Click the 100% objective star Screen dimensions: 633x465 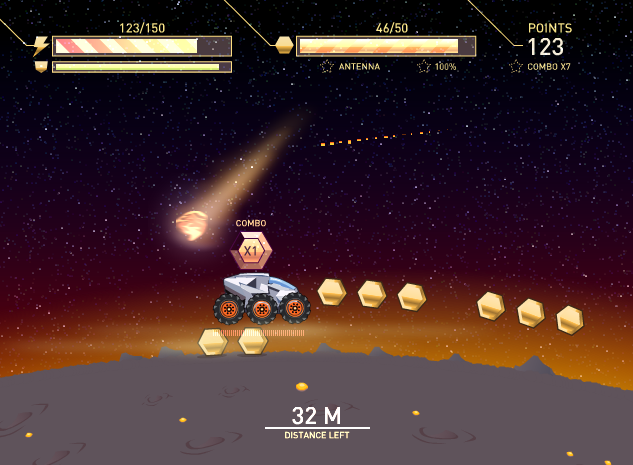click(424, 66)
